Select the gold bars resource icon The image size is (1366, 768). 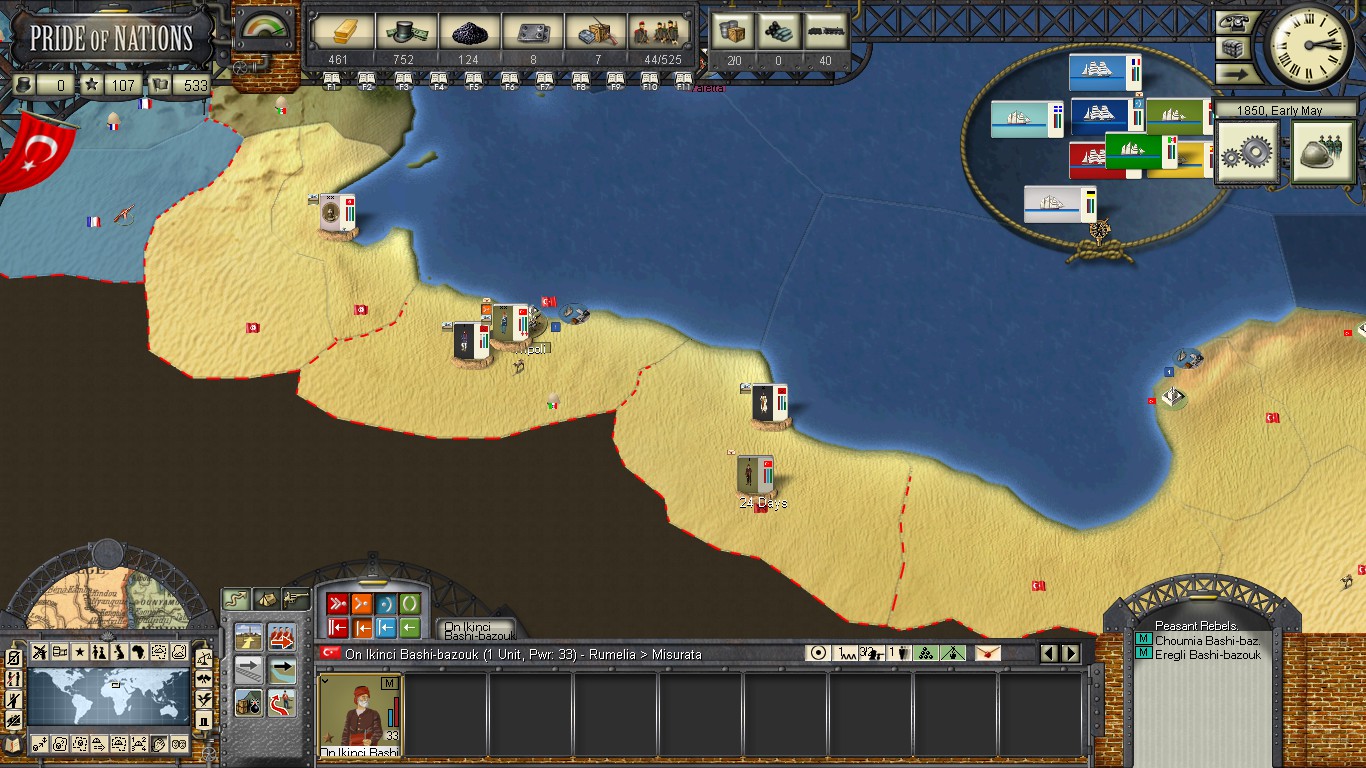341,33
